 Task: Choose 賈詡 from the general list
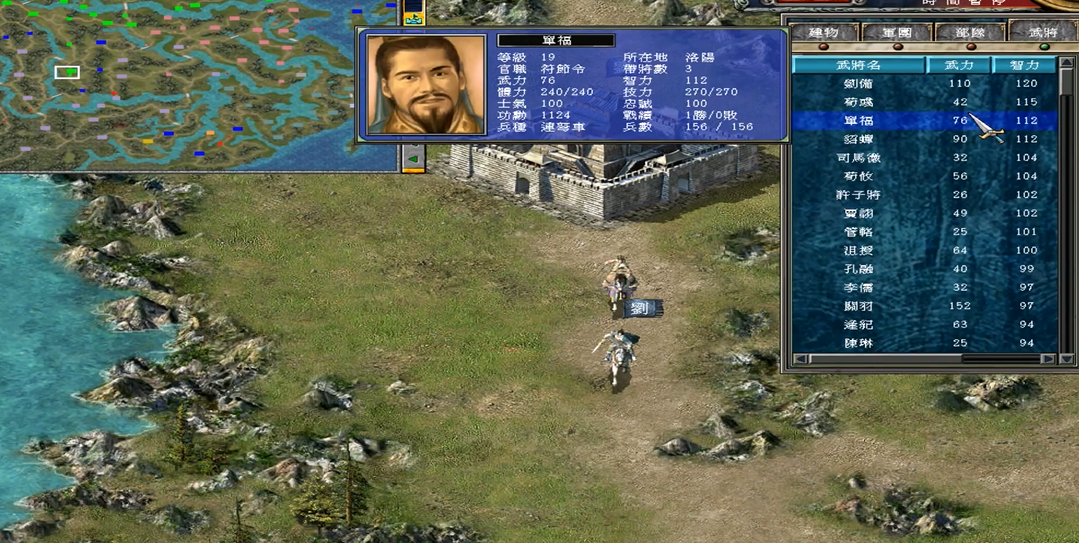pyautogui.click(x=859, y=213)
